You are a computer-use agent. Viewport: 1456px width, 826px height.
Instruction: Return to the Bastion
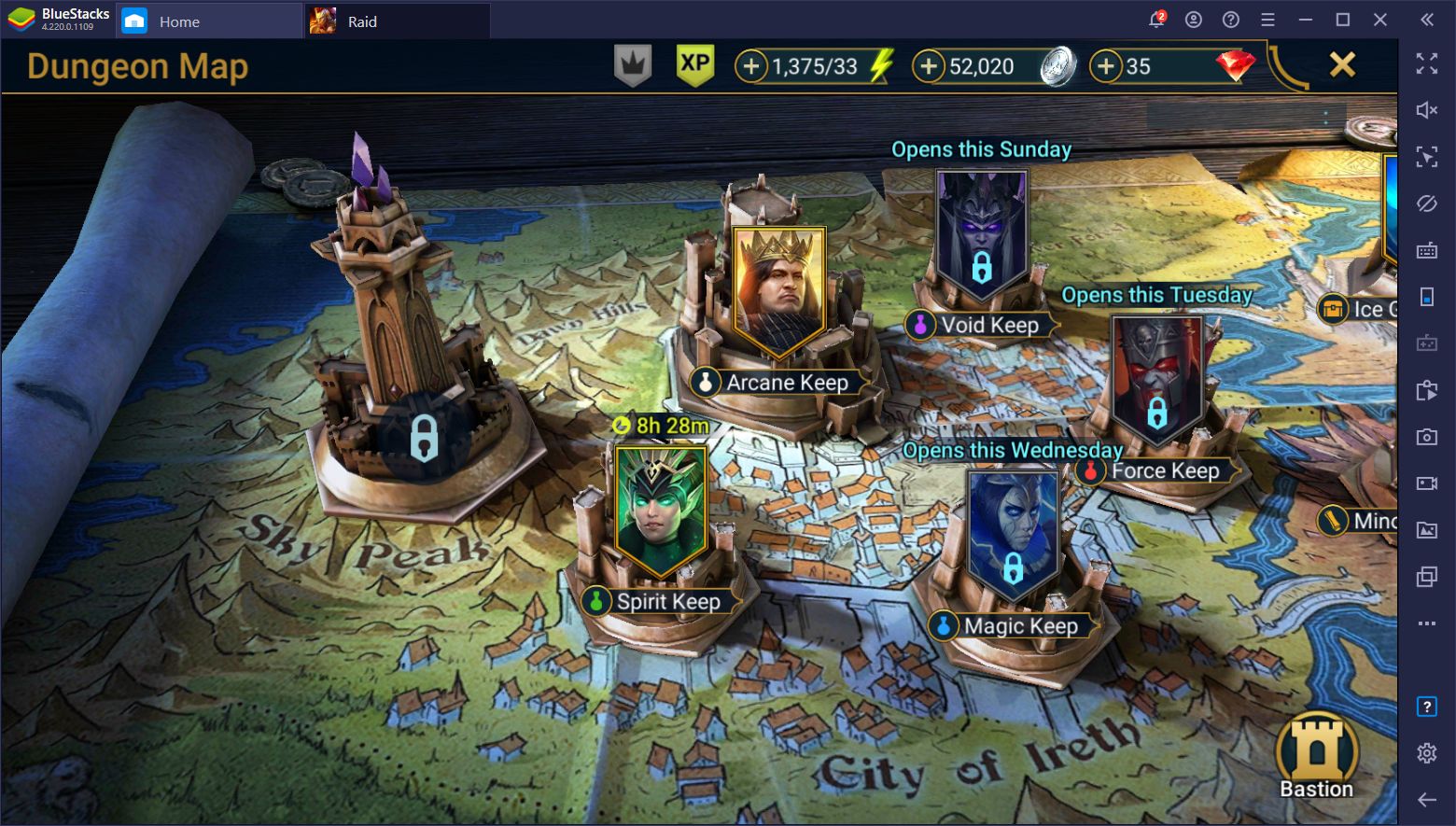pyautogui.click(x=1316, y=756)
